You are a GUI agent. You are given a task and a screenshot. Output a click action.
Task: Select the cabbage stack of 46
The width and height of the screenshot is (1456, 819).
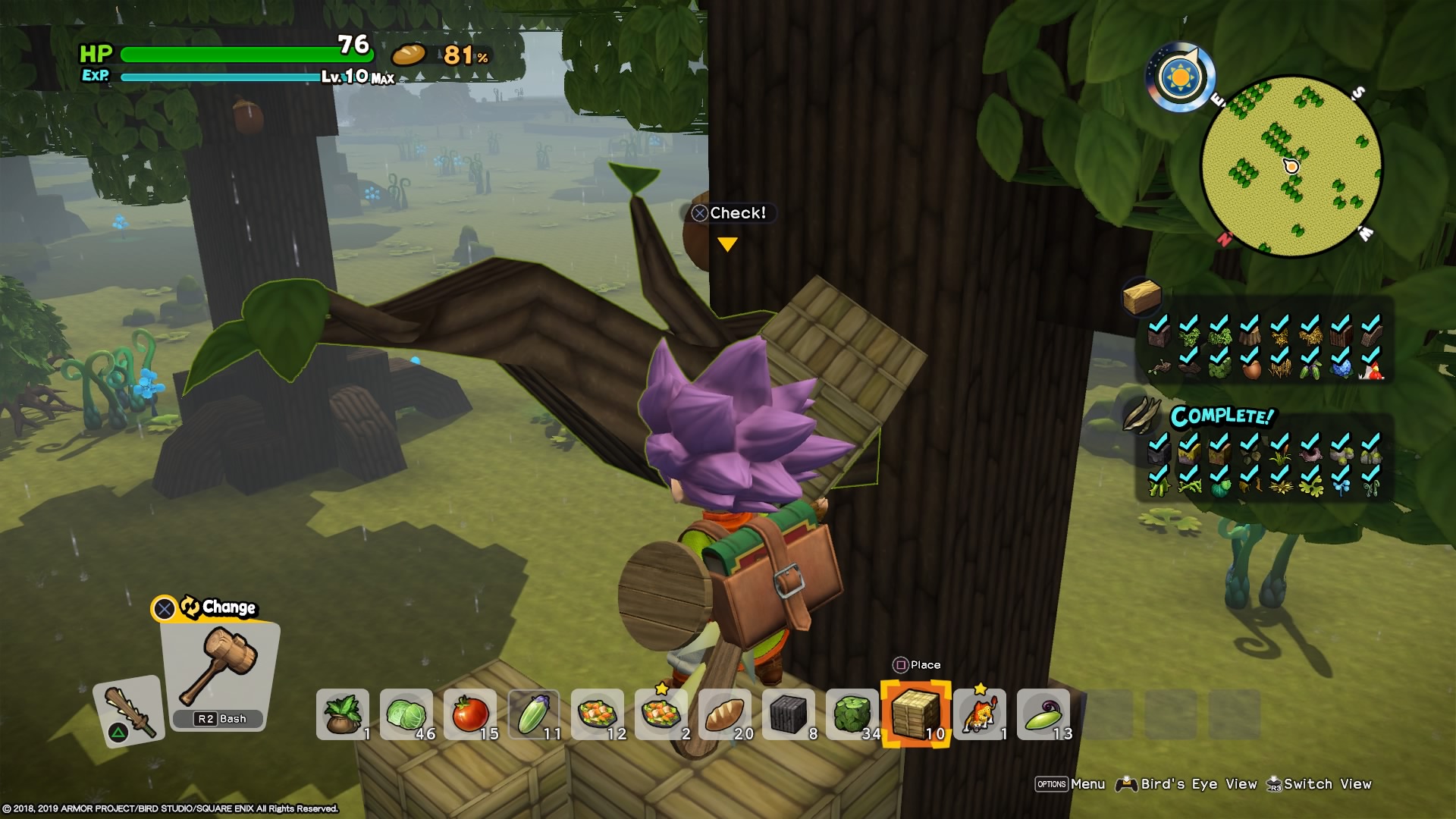pos(408,713)
